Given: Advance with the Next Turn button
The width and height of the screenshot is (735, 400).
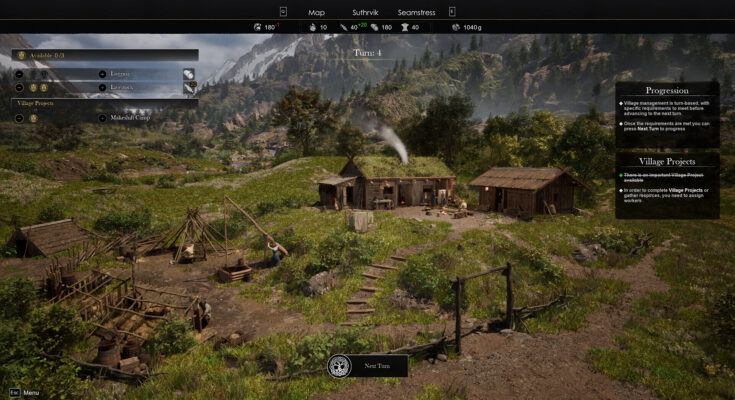Looking at the screenshot, I should click(368, 366).
